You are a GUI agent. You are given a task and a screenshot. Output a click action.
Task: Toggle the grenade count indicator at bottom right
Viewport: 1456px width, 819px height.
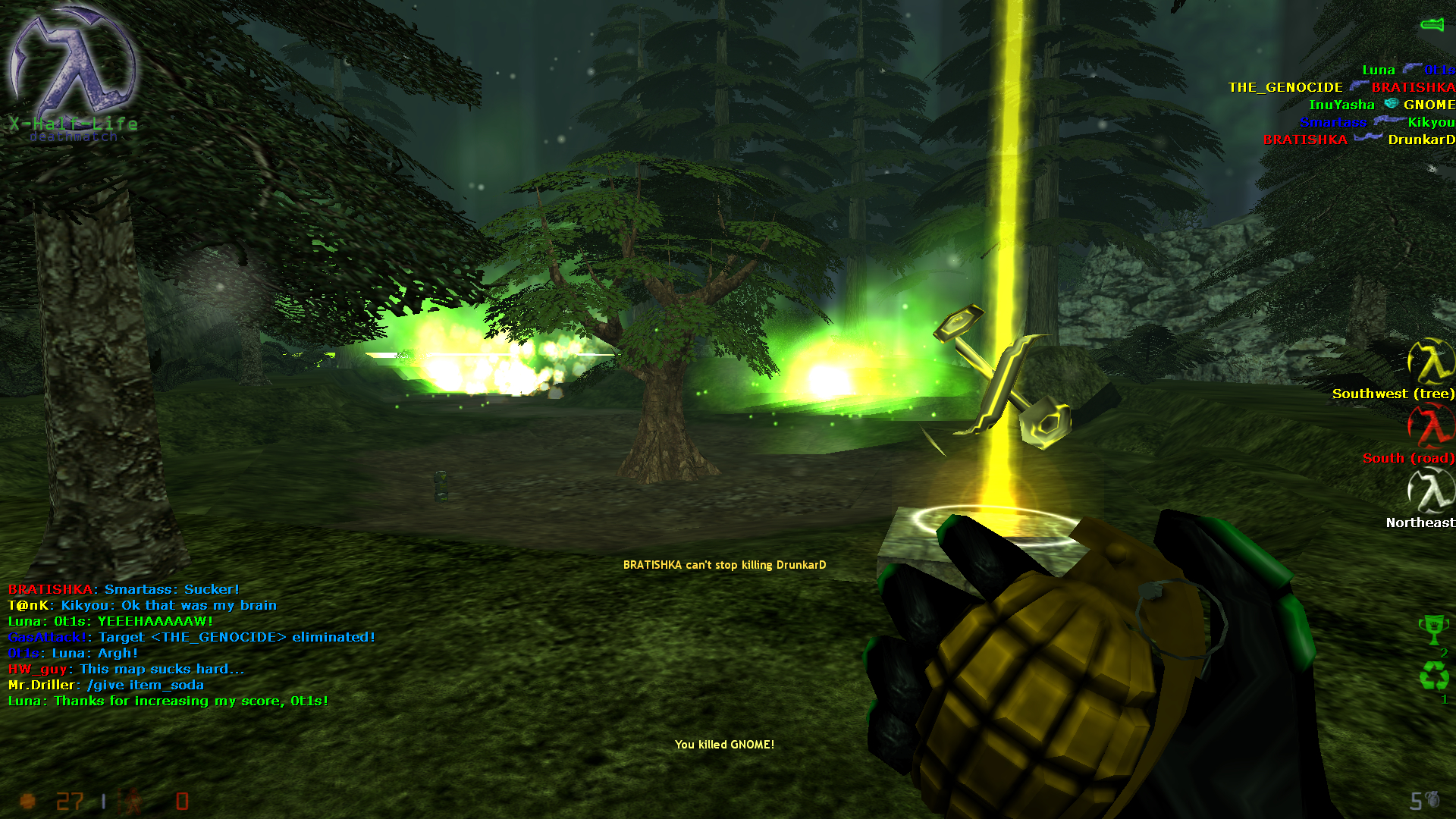[x=1426, y=800]
